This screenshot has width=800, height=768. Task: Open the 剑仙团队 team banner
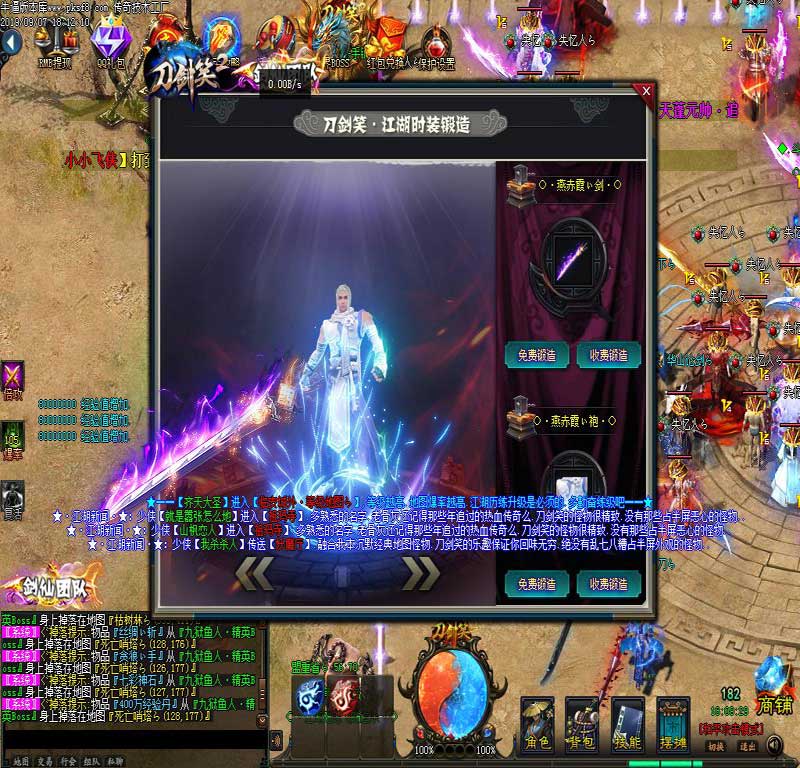pos(38,590)
